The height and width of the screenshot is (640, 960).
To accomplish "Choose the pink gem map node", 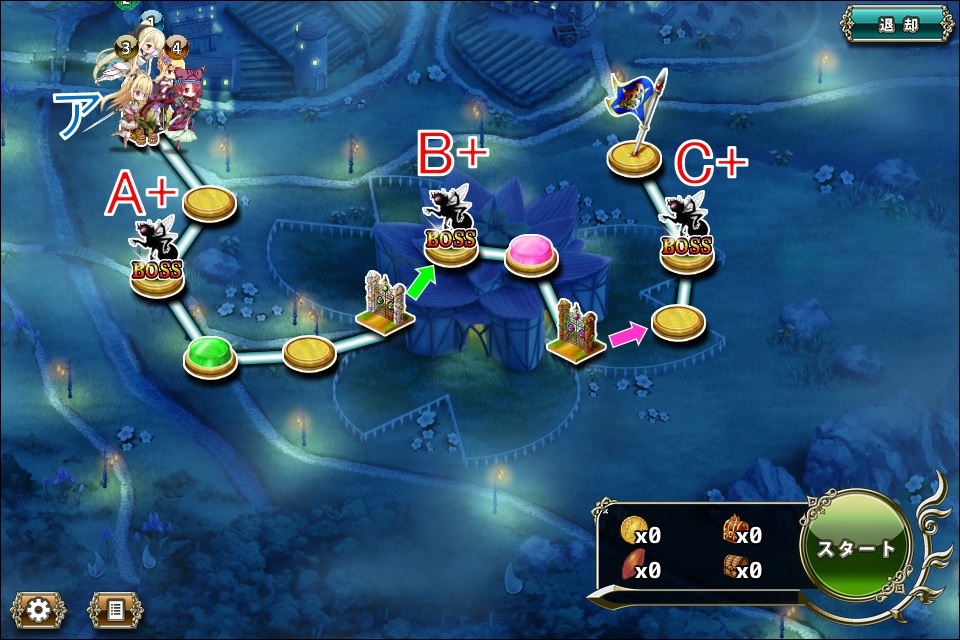I will coord(532,254).
